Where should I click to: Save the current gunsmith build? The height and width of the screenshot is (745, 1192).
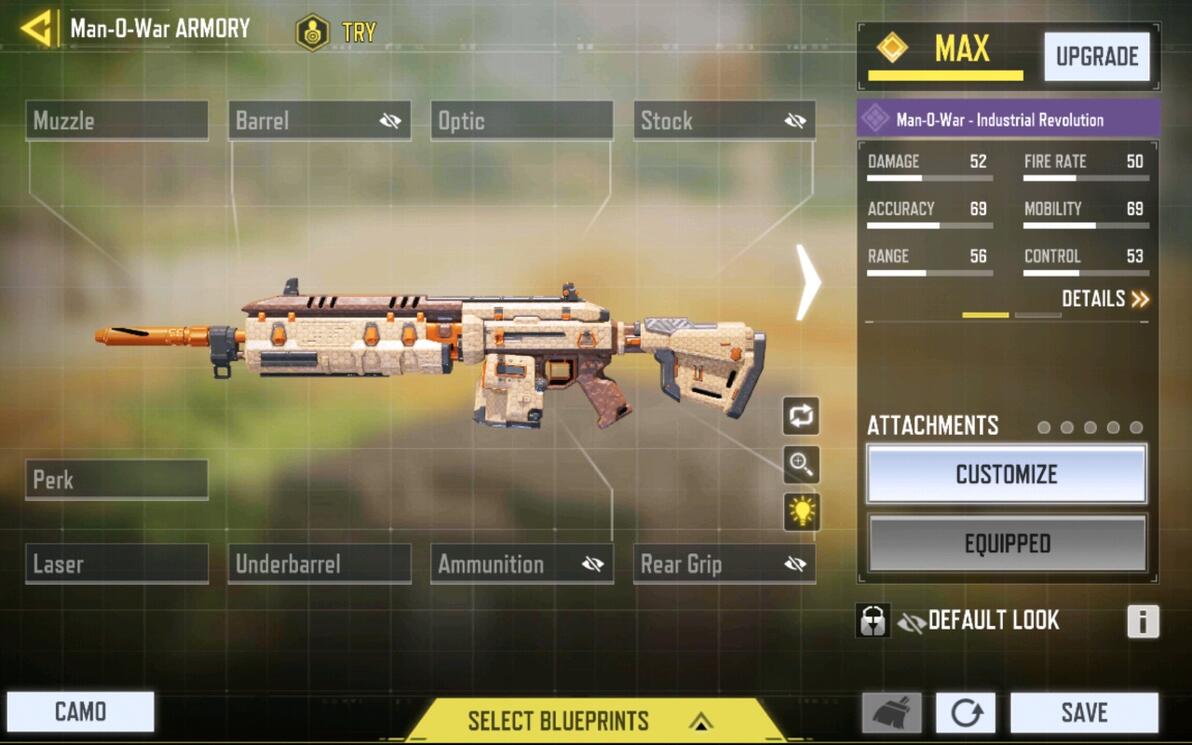[x=1084, y=713]
